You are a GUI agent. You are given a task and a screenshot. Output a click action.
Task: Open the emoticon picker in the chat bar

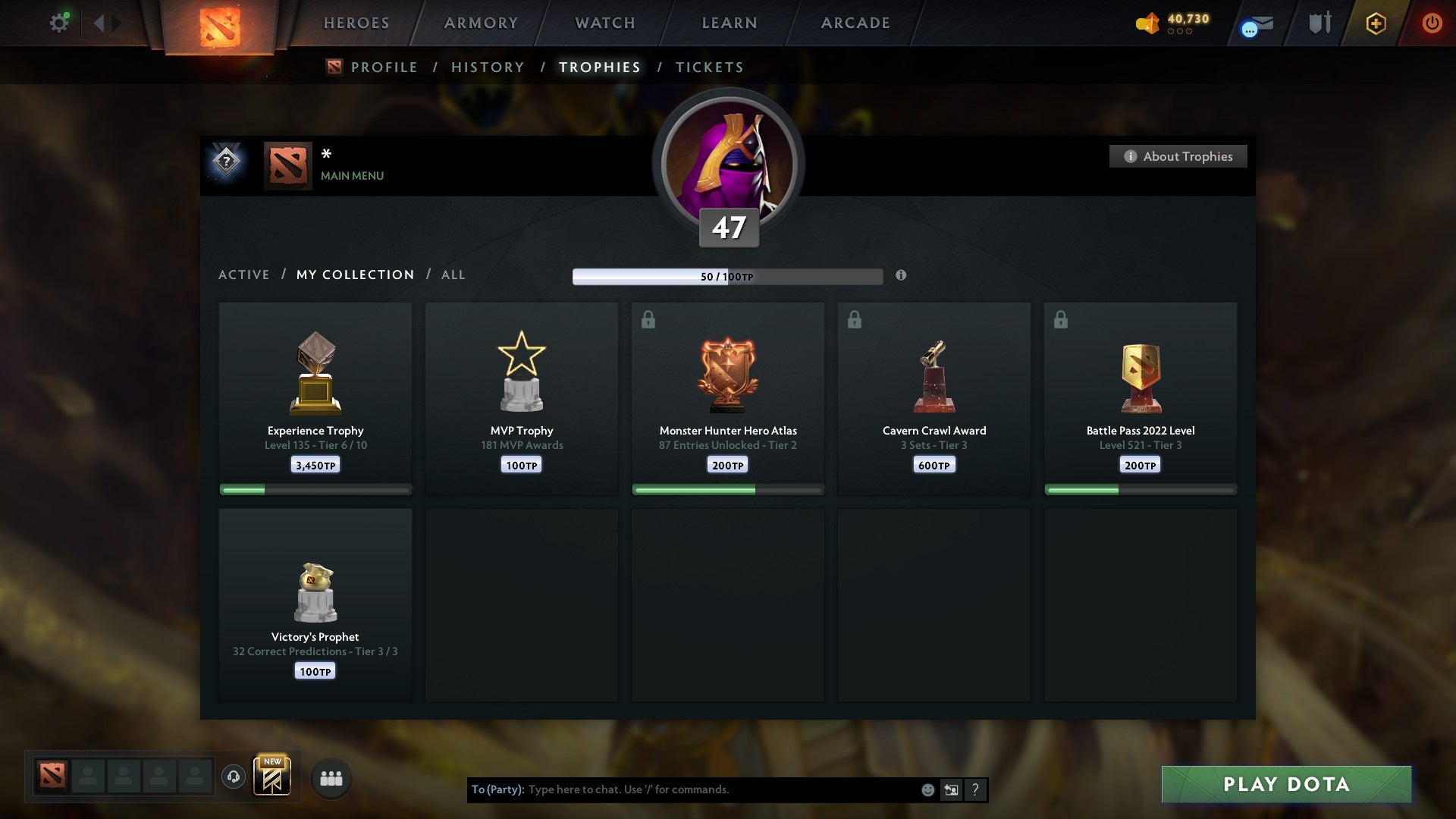click(x=928, y=789)
